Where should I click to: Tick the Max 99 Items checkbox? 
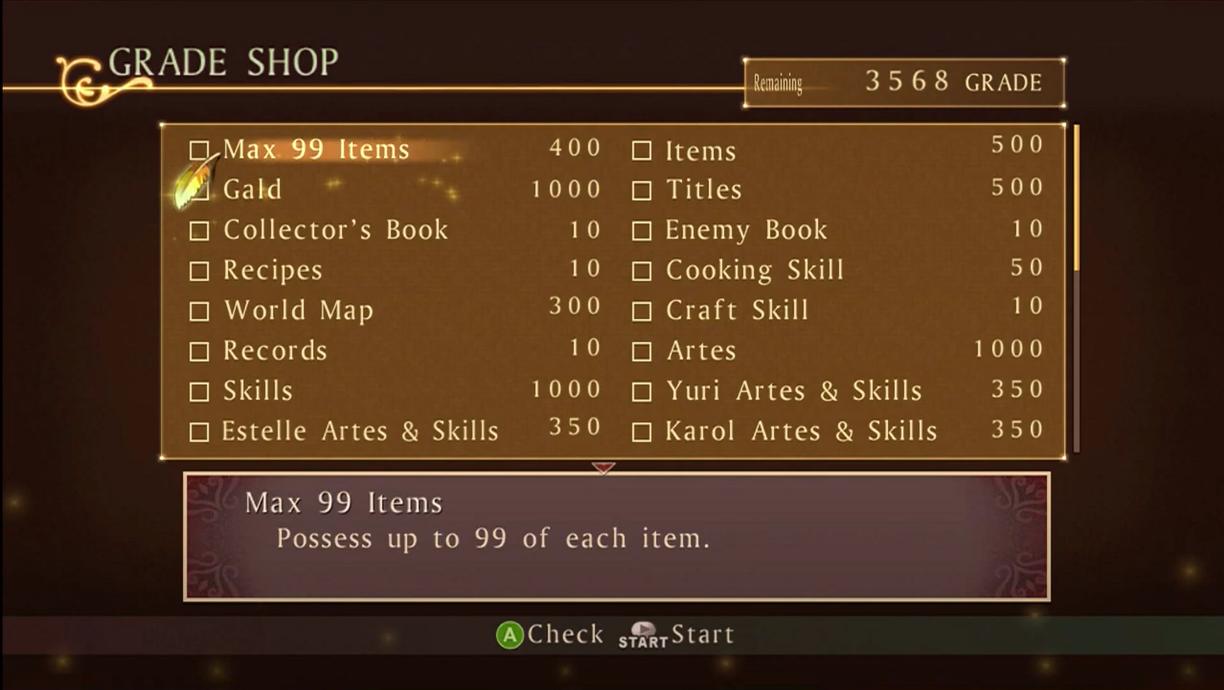pyautogui.click(x=200, y=151)
